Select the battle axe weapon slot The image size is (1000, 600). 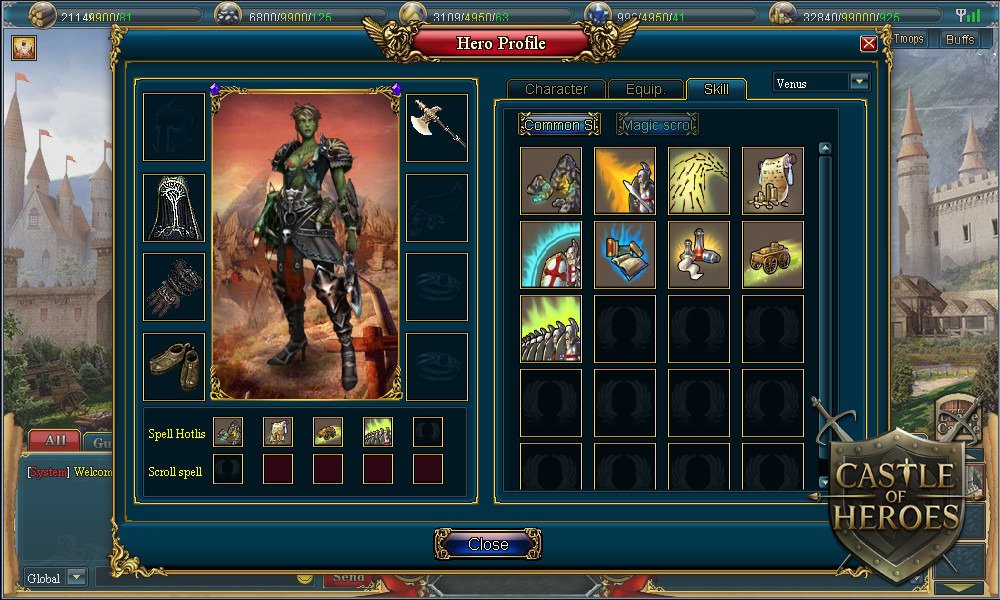click(x=437, y=127)
